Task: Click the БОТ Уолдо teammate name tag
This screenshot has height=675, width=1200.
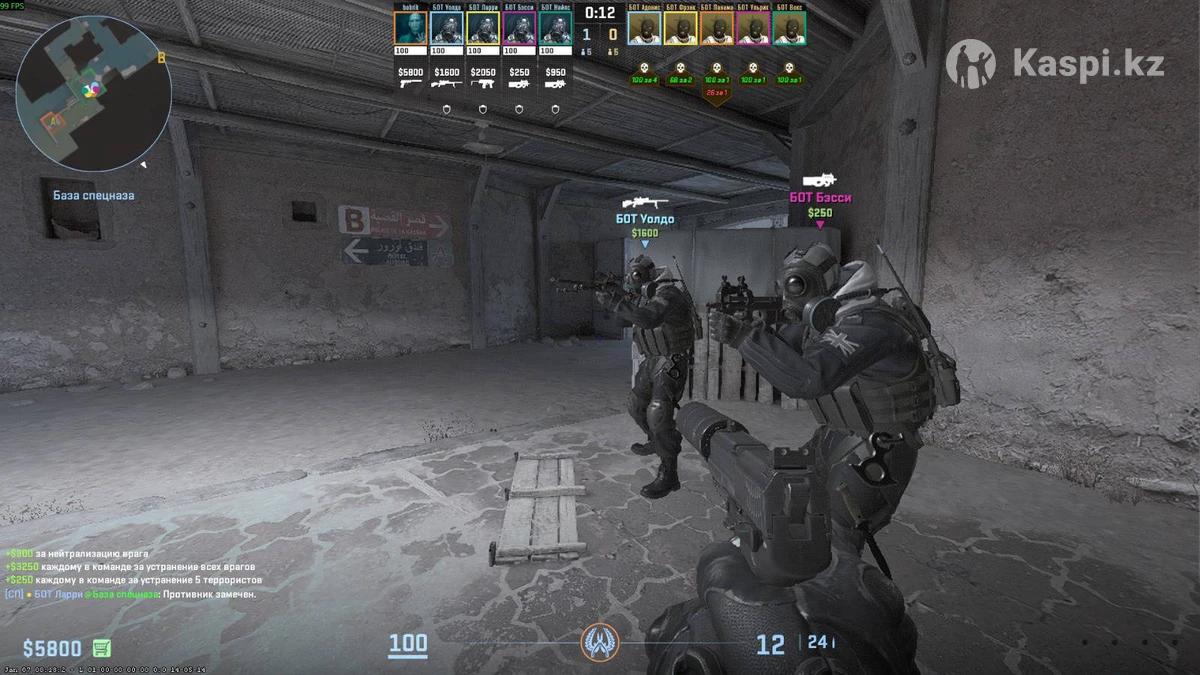Action: click(644, 219)
